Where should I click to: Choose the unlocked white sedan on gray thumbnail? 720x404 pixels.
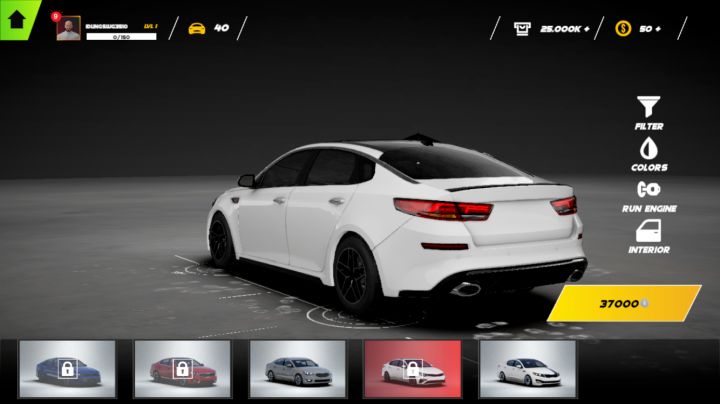(x=527, y=369)
